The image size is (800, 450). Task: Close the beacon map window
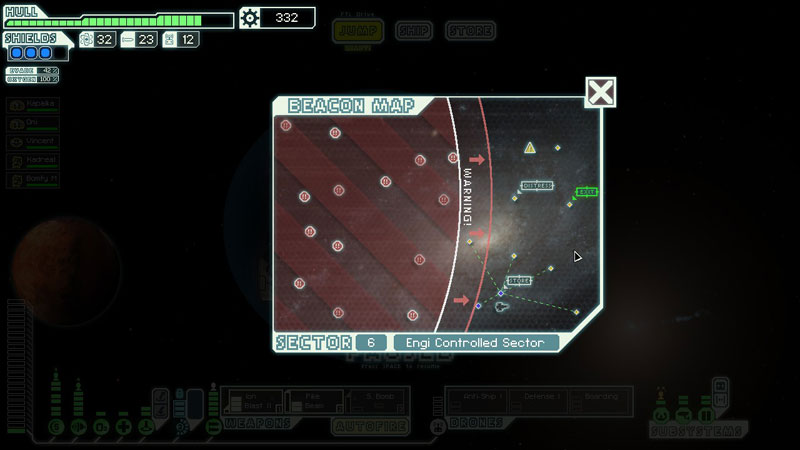600,93
